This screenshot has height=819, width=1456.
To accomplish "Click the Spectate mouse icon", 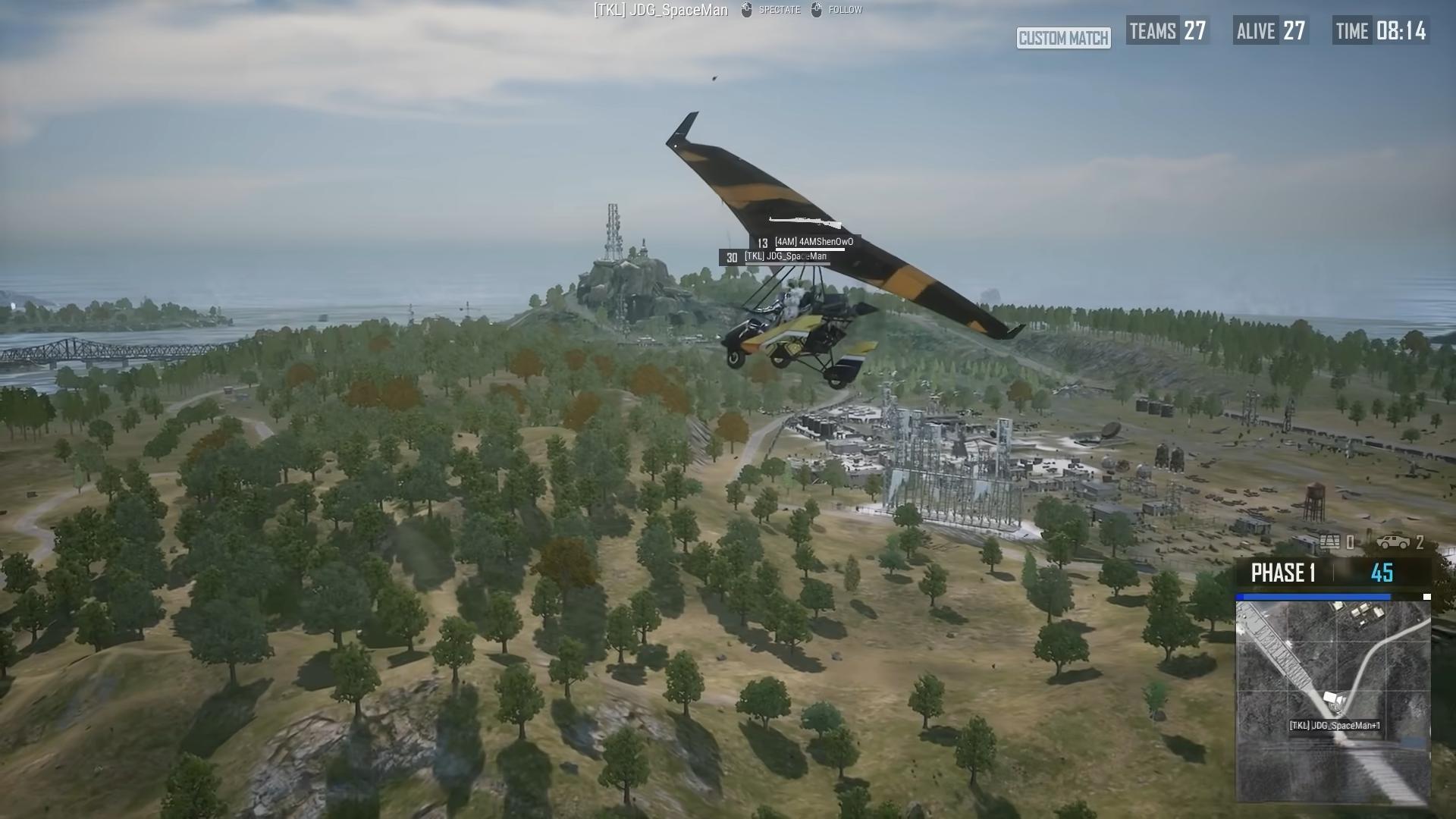I will [x=746, y=10].
